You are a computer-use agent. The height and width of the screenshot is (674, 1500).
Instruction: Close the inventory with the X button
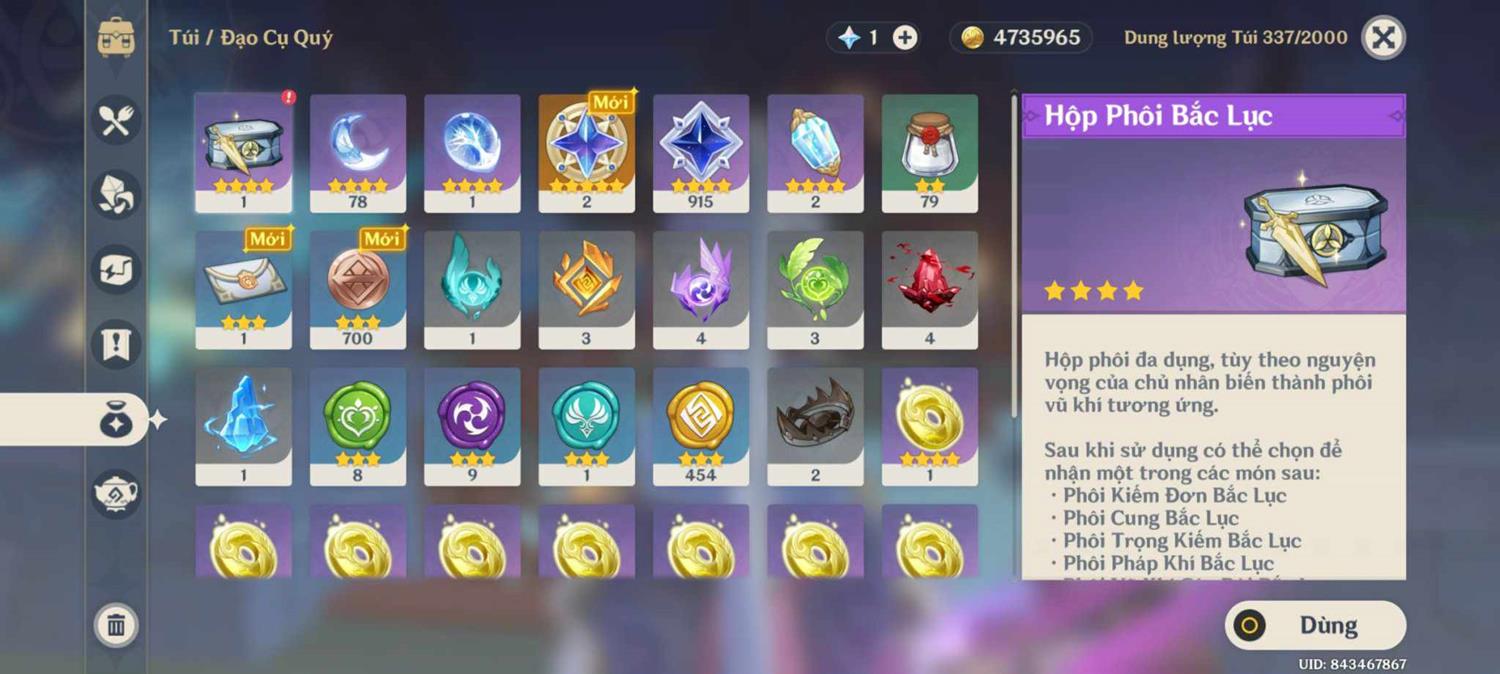pyautogui.click(x=1383, y=38)
